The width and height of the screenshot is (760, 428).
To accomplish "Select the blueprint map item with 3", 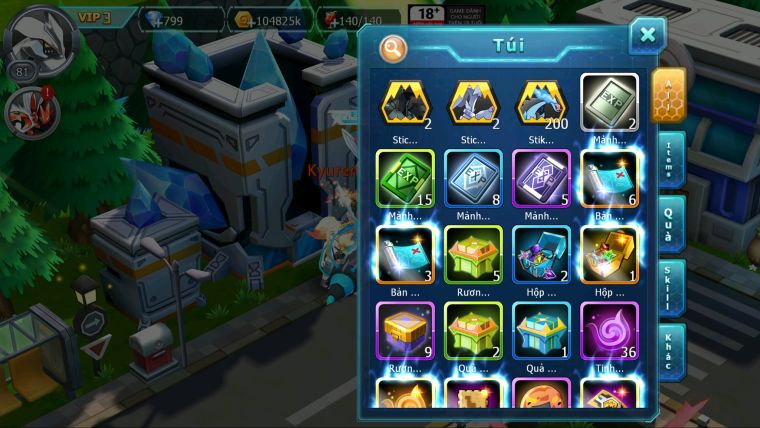I will (x=405, y=254).
